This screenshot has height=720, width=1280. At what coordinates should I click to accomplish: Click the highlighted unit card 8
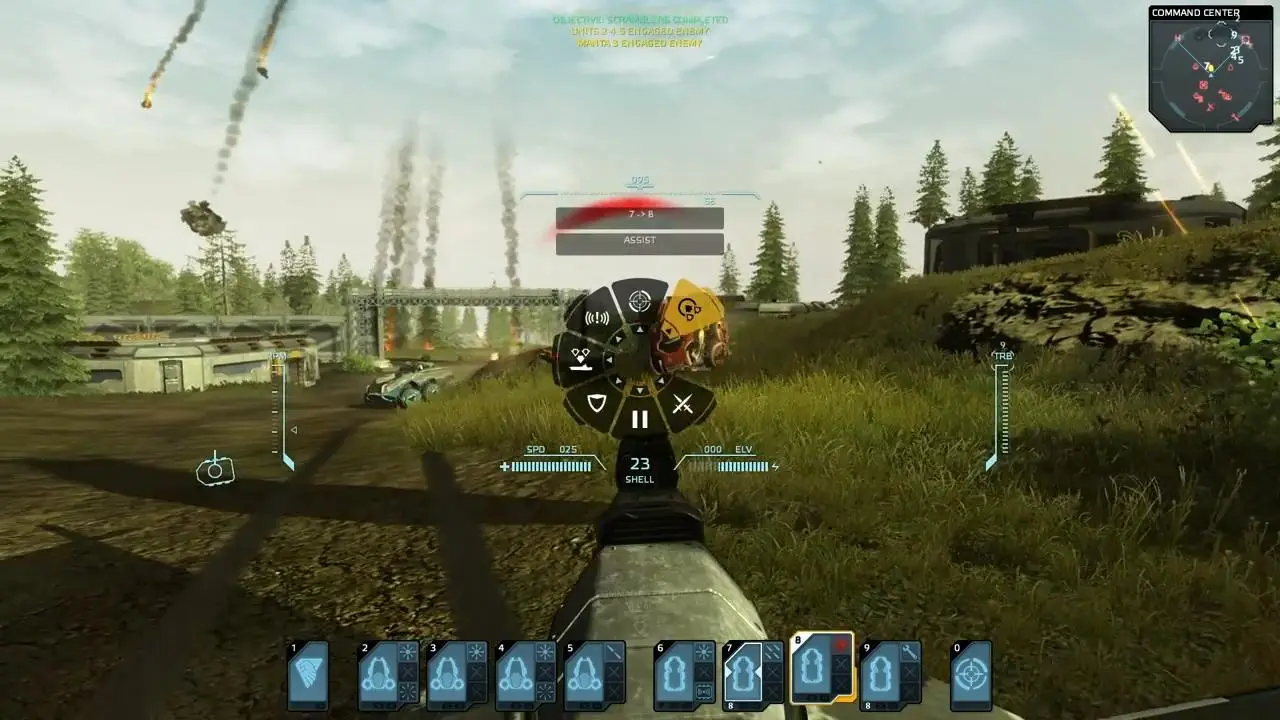[822, 668]
